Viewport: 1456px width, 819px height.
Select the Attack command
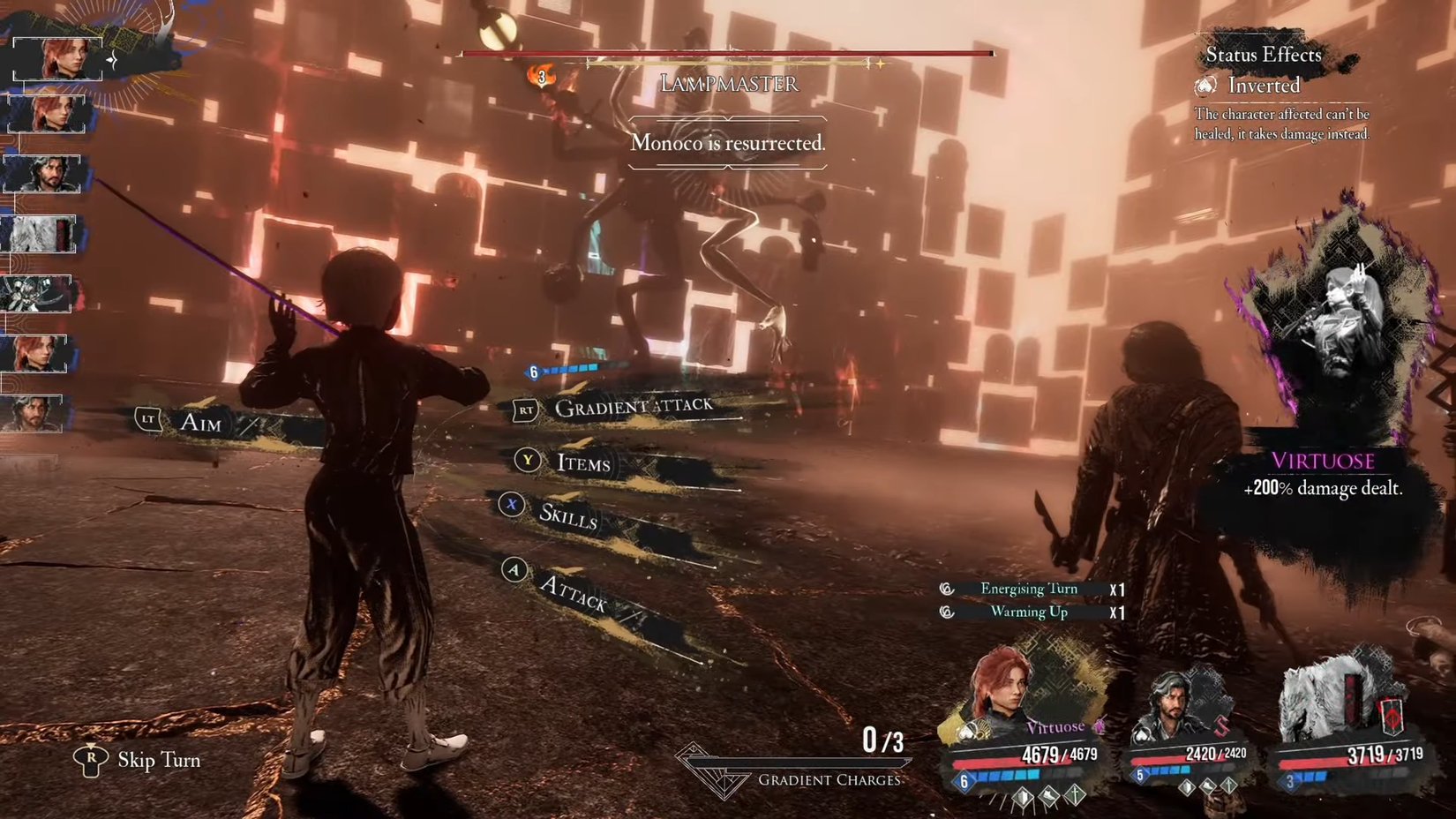(x=573, y=592)
